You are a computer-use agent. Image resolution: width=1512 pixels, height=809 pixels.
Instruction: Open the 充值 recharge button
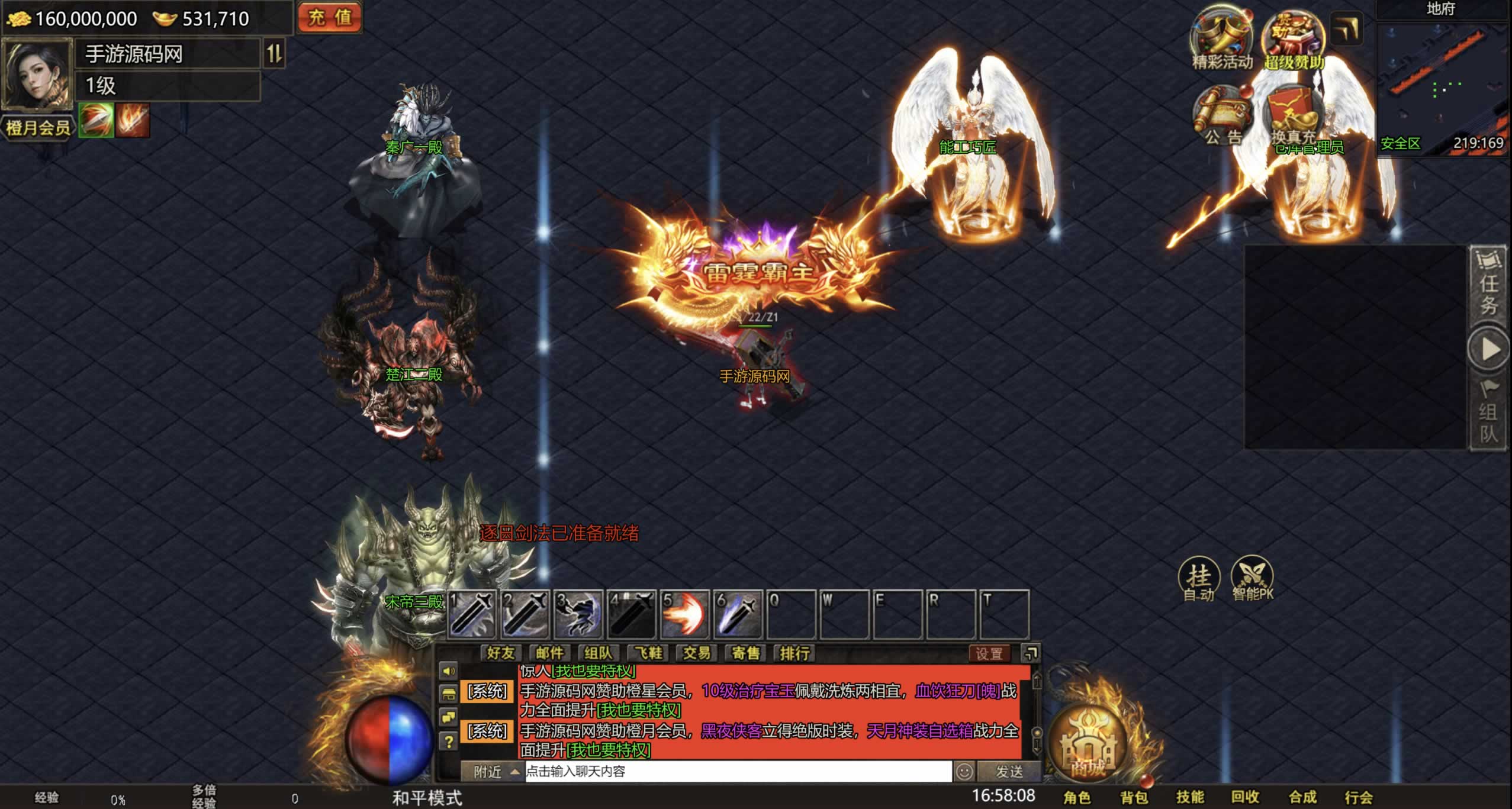(329, 17)
